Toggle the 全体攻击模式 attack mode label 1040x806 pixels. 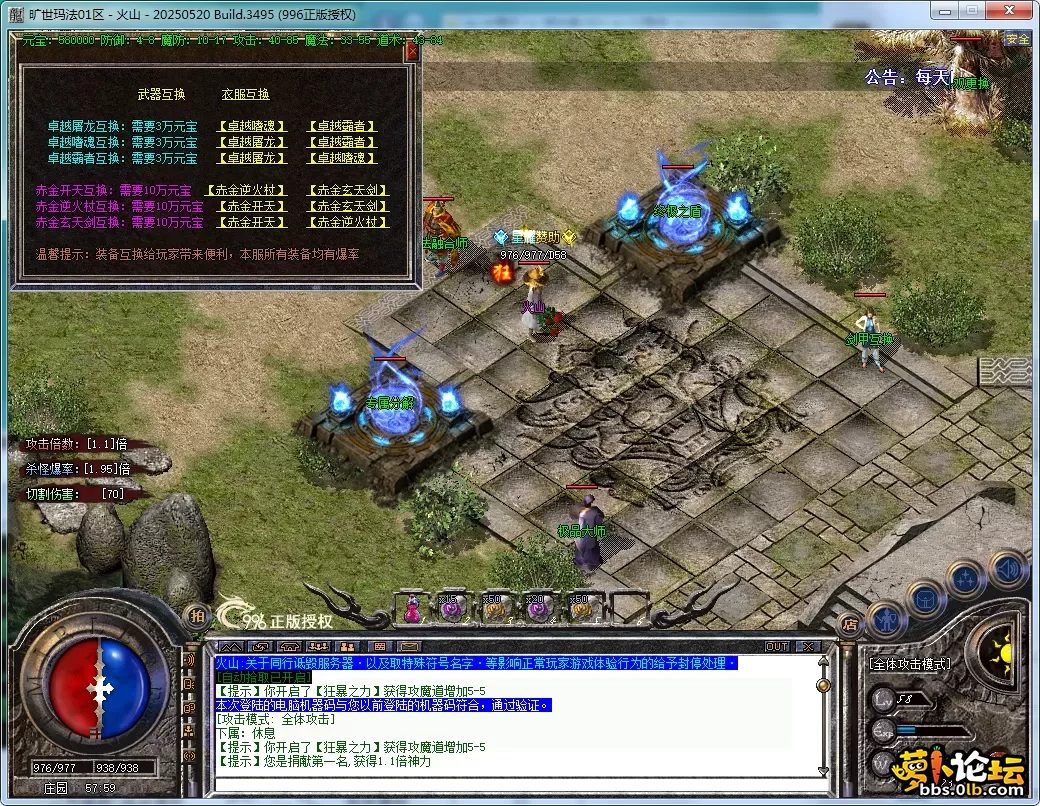(910, 663)
